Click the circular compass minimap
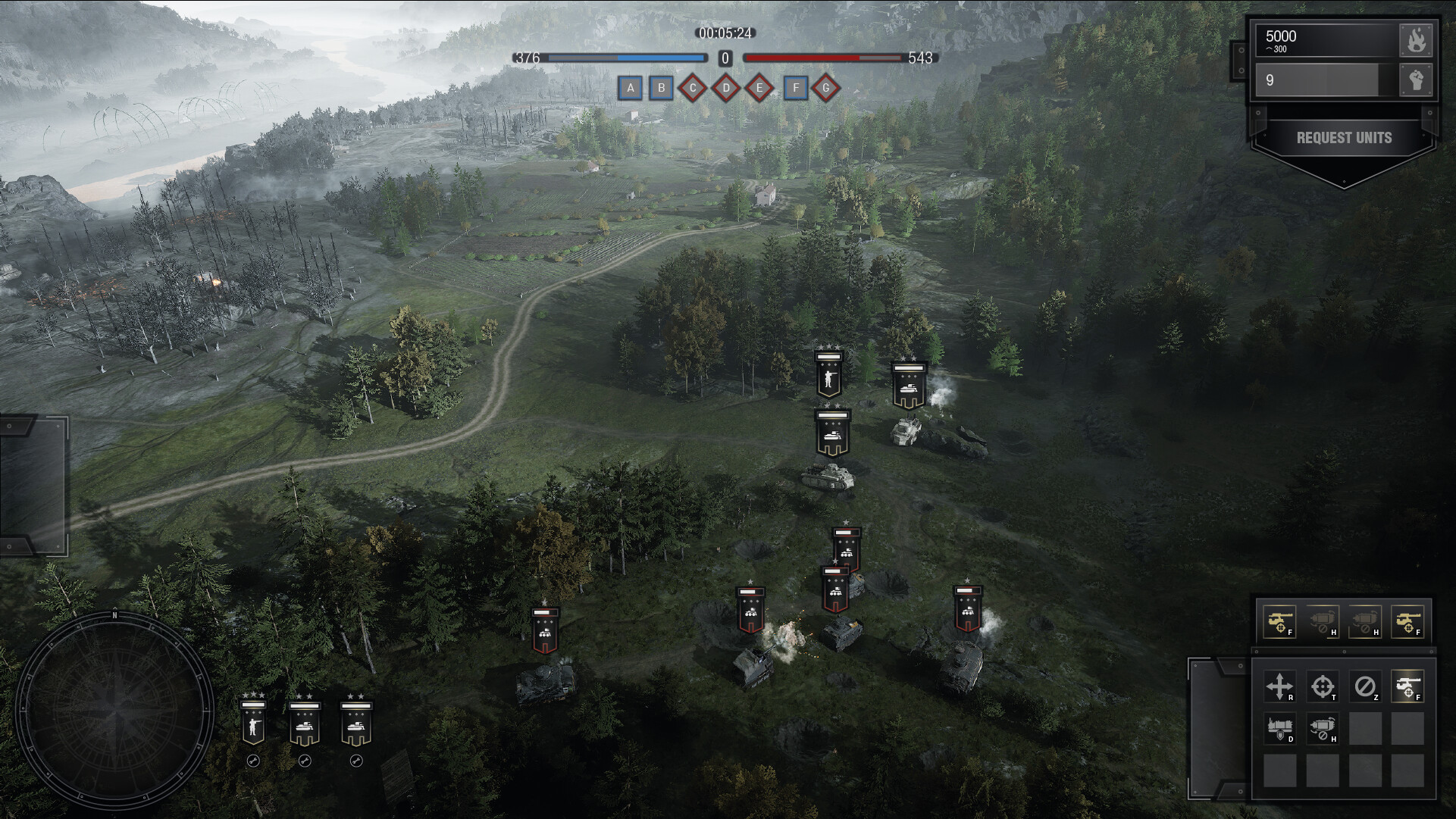This screenshot has width=1456, height=819. tap(115, 710)
